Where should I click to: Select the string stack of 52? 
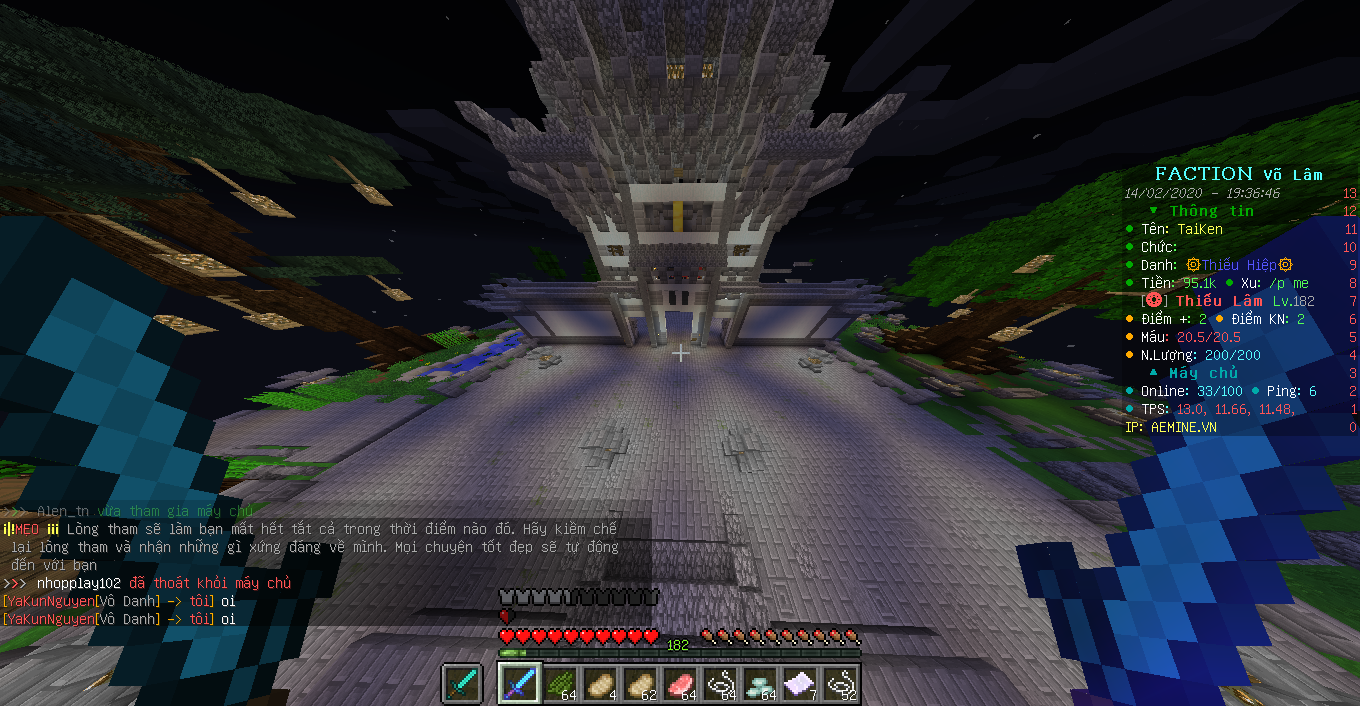[840, 684]
